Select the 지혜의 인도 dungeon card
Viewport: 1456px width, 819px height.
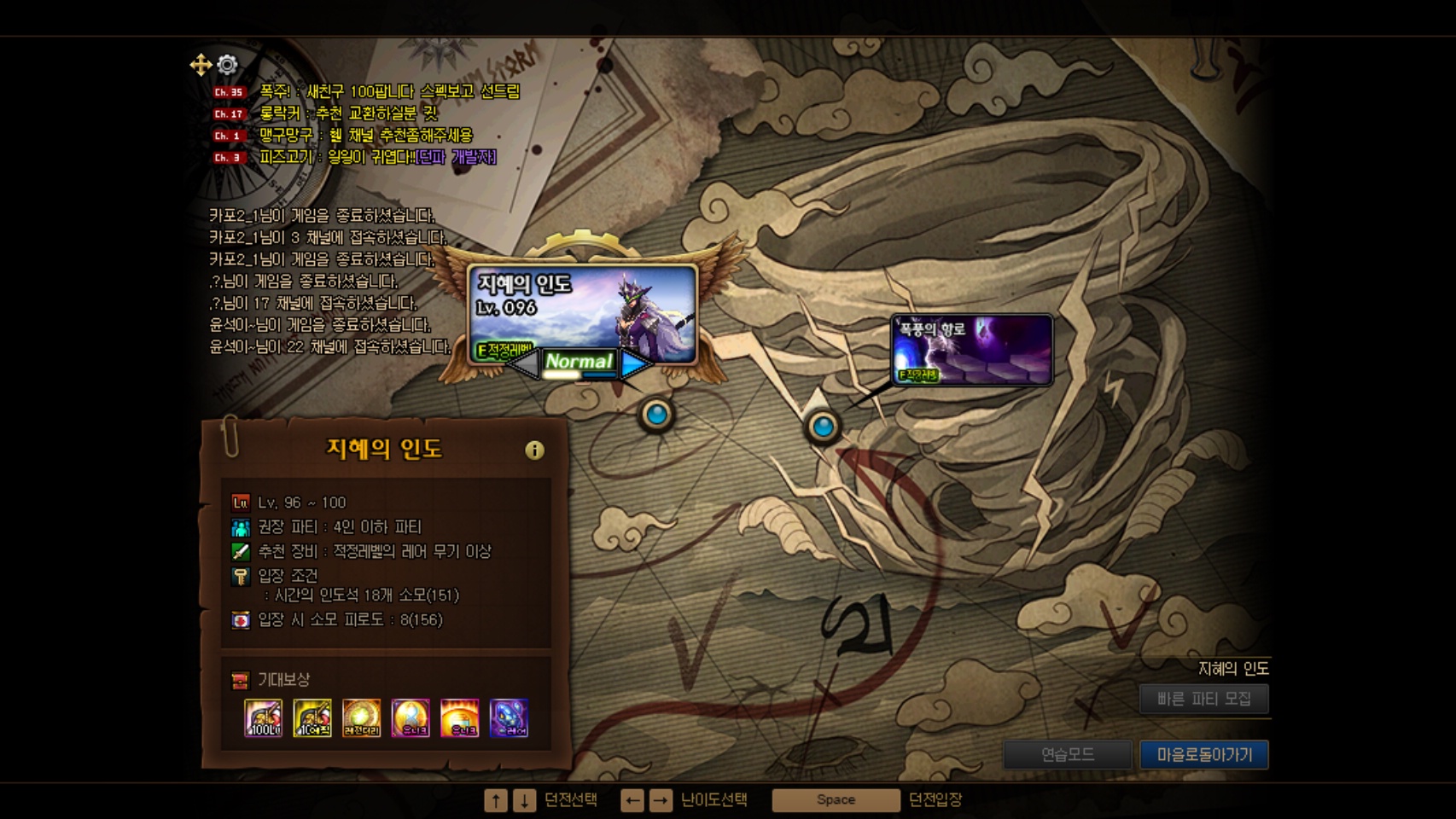tap(583, 309)
